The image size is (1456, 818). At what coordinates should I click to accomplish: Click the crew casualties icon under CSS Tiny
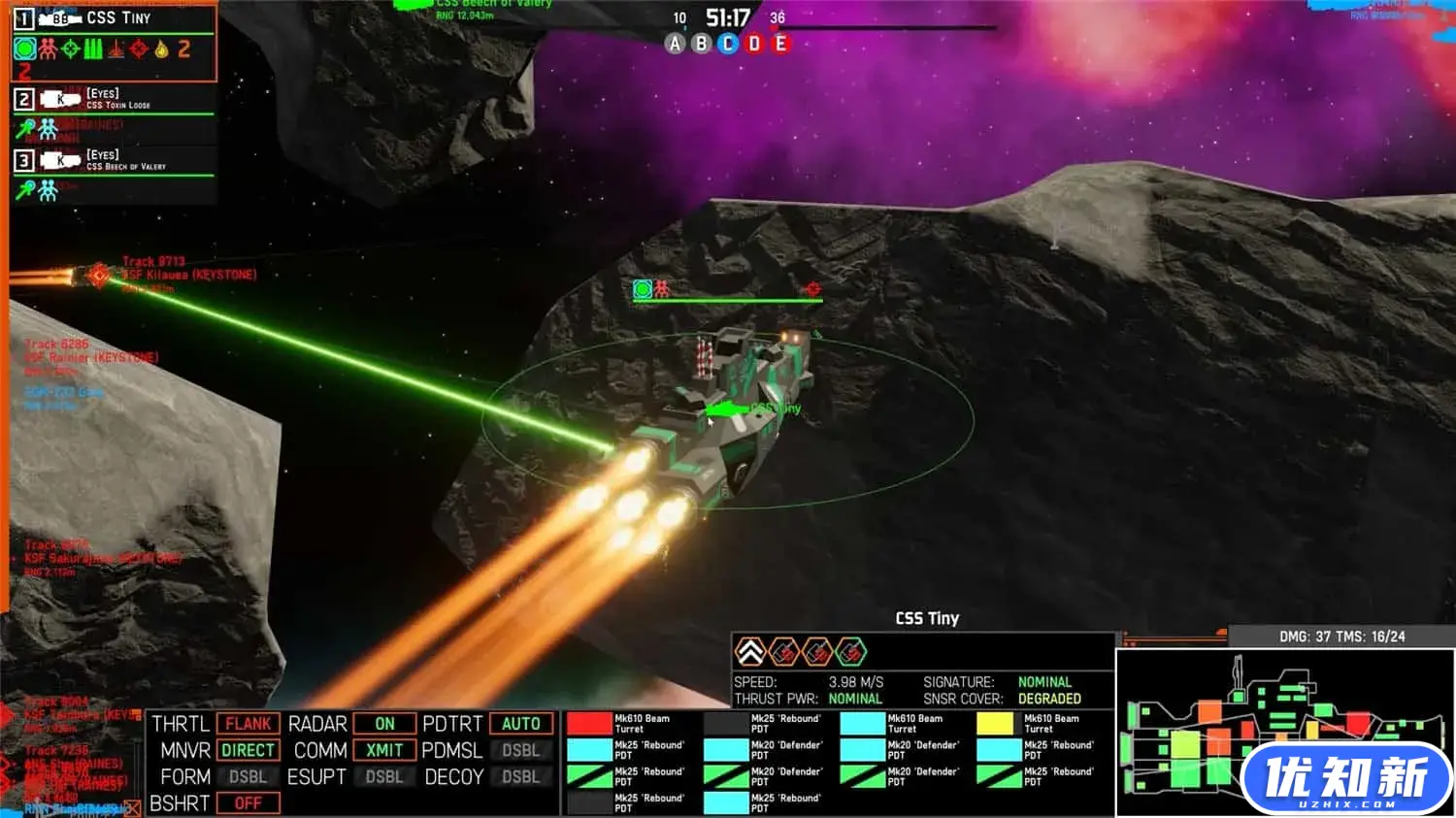pos(47,47)
